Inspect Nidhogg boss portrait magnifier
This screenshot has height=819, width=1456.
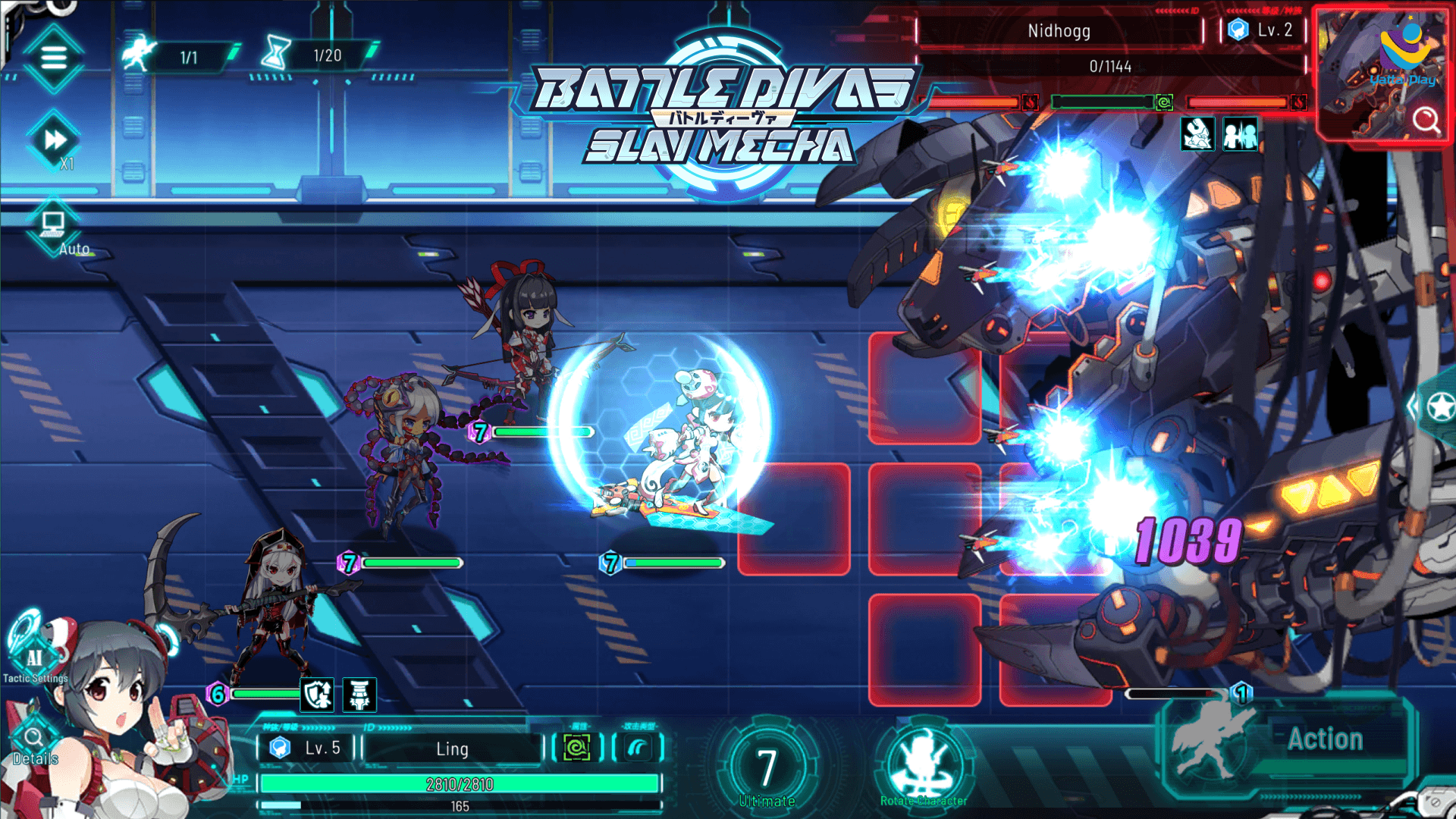[x=1426, y=120]
